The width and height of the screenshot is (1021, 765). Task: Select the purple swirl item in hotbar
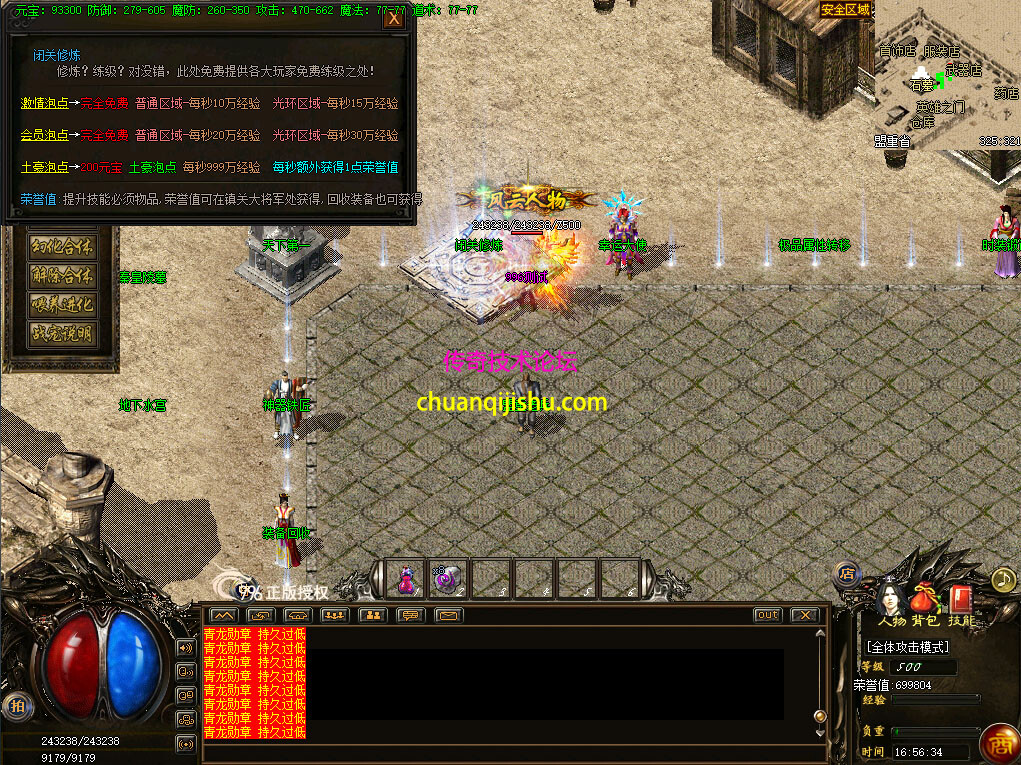click(x=447, y=578)
